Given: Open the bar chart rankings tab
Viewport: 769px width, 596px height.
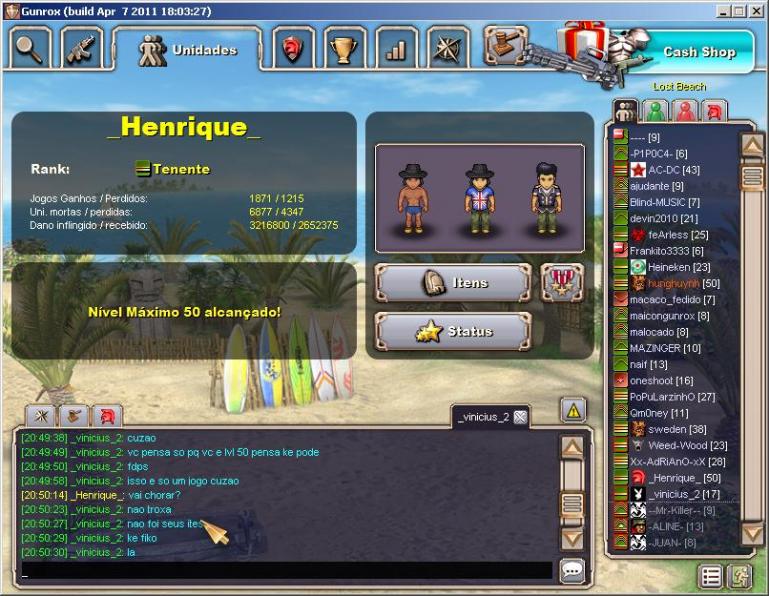Looking at the screenshot, I should [x=396, y=49].
